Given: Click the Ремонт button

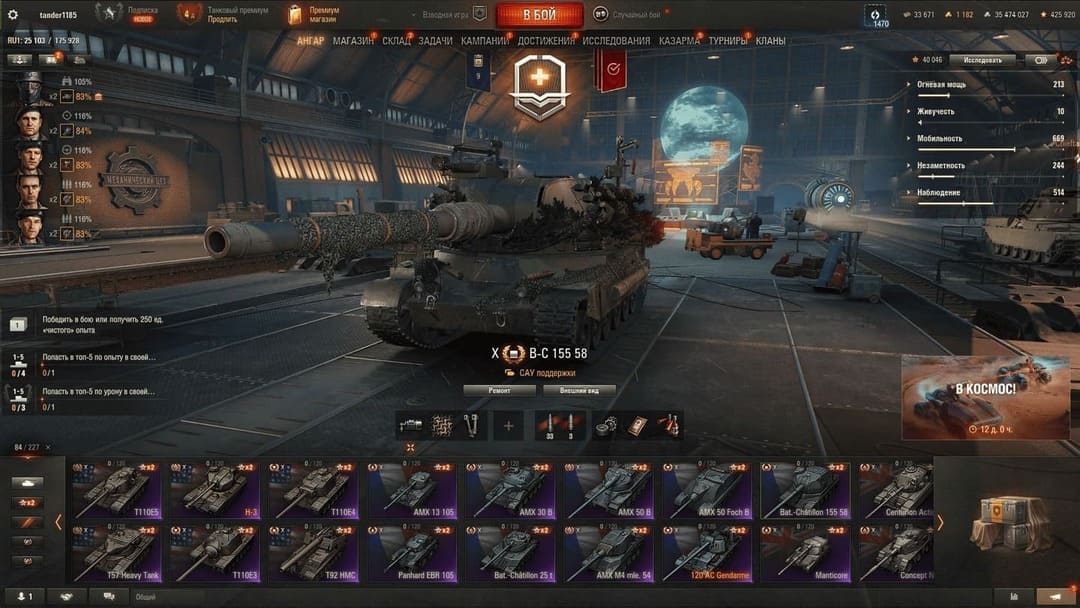Looking at the screenshot, I should coord(499,390).
